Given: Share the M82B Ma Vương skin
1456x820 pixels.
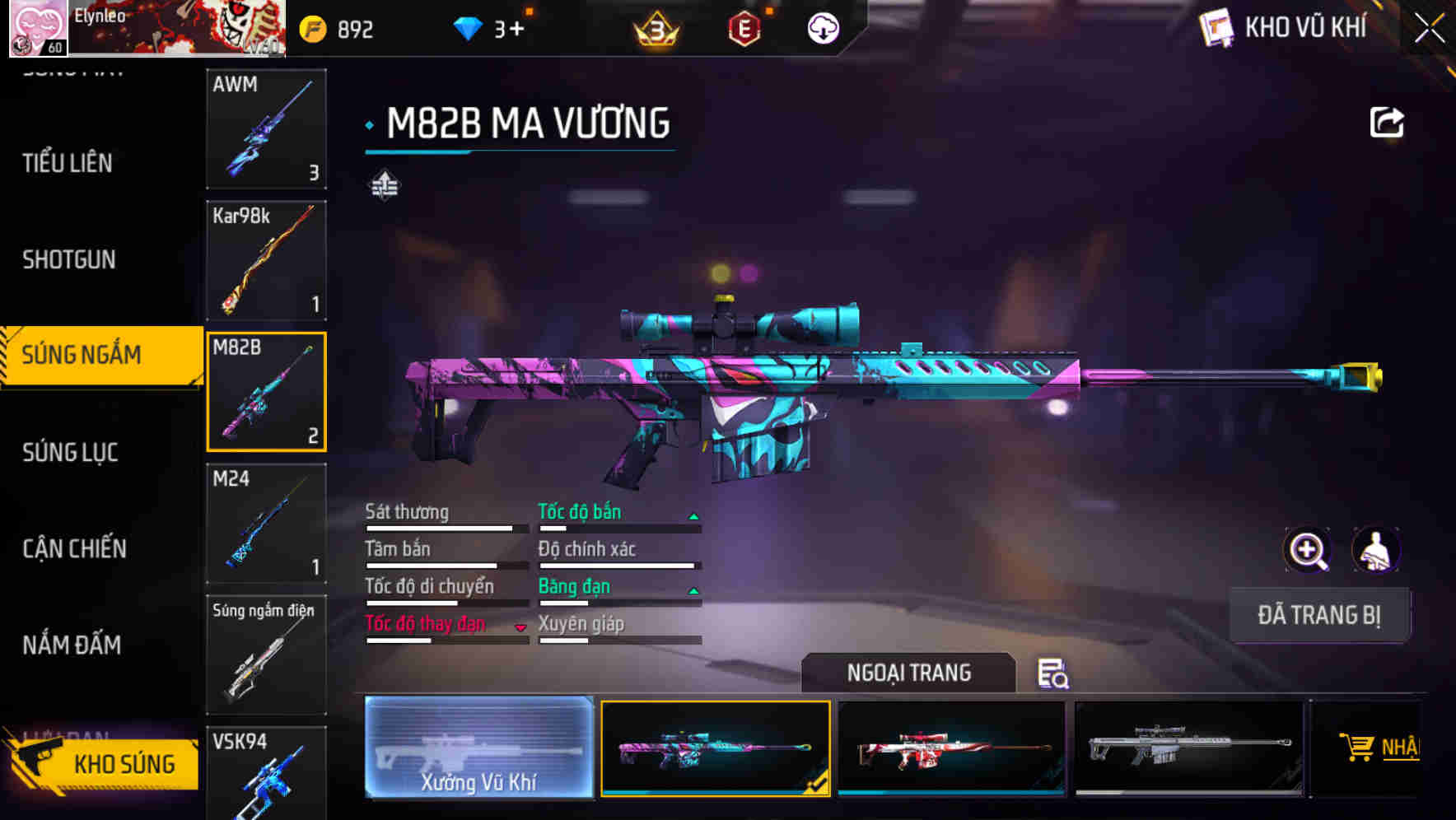Looking at the screenshot, I should (x=1387, y=122).
